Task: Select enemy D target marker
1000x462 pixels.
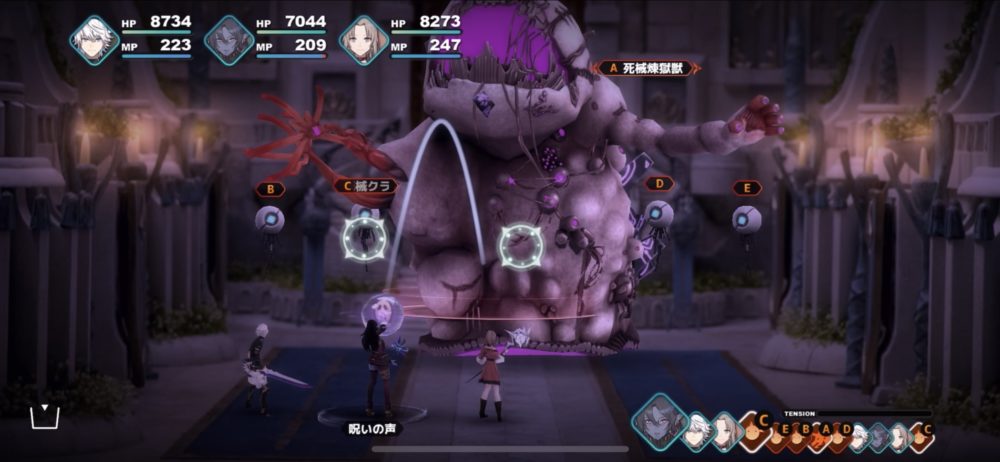Action: [657, 185]
